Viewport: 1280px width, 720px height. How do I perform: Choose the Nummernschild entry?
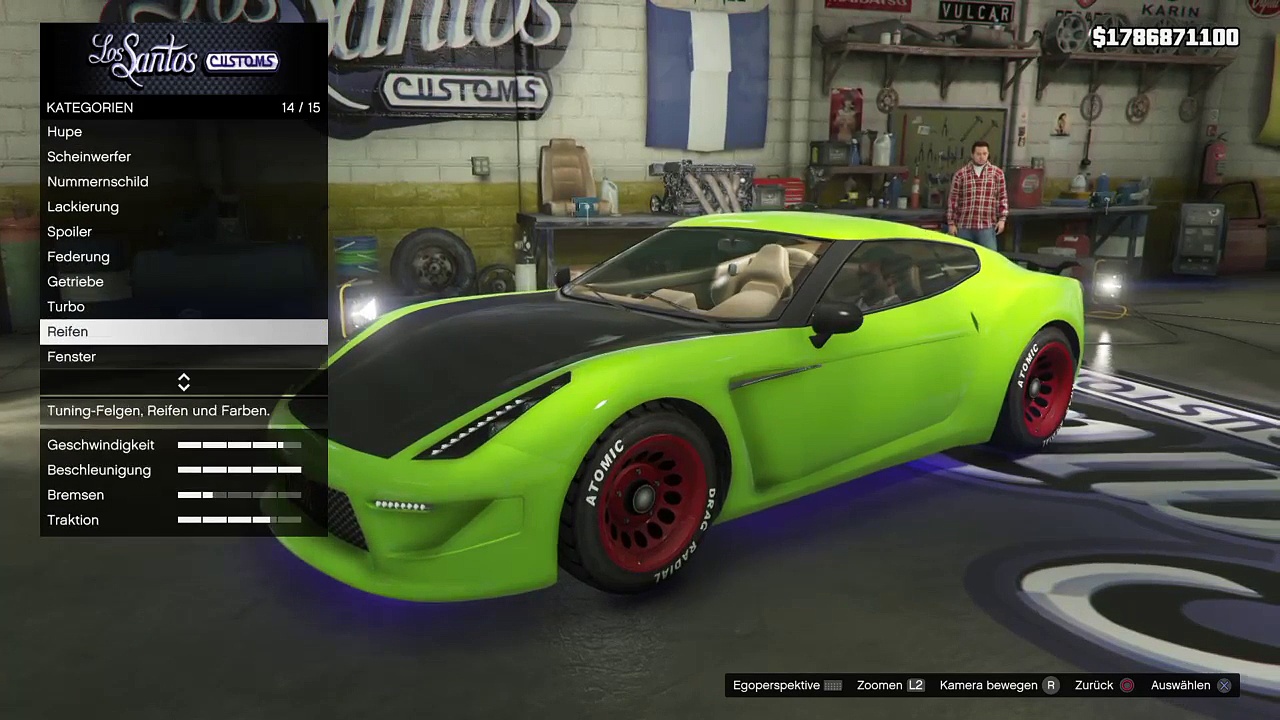(x=98, y=182)
